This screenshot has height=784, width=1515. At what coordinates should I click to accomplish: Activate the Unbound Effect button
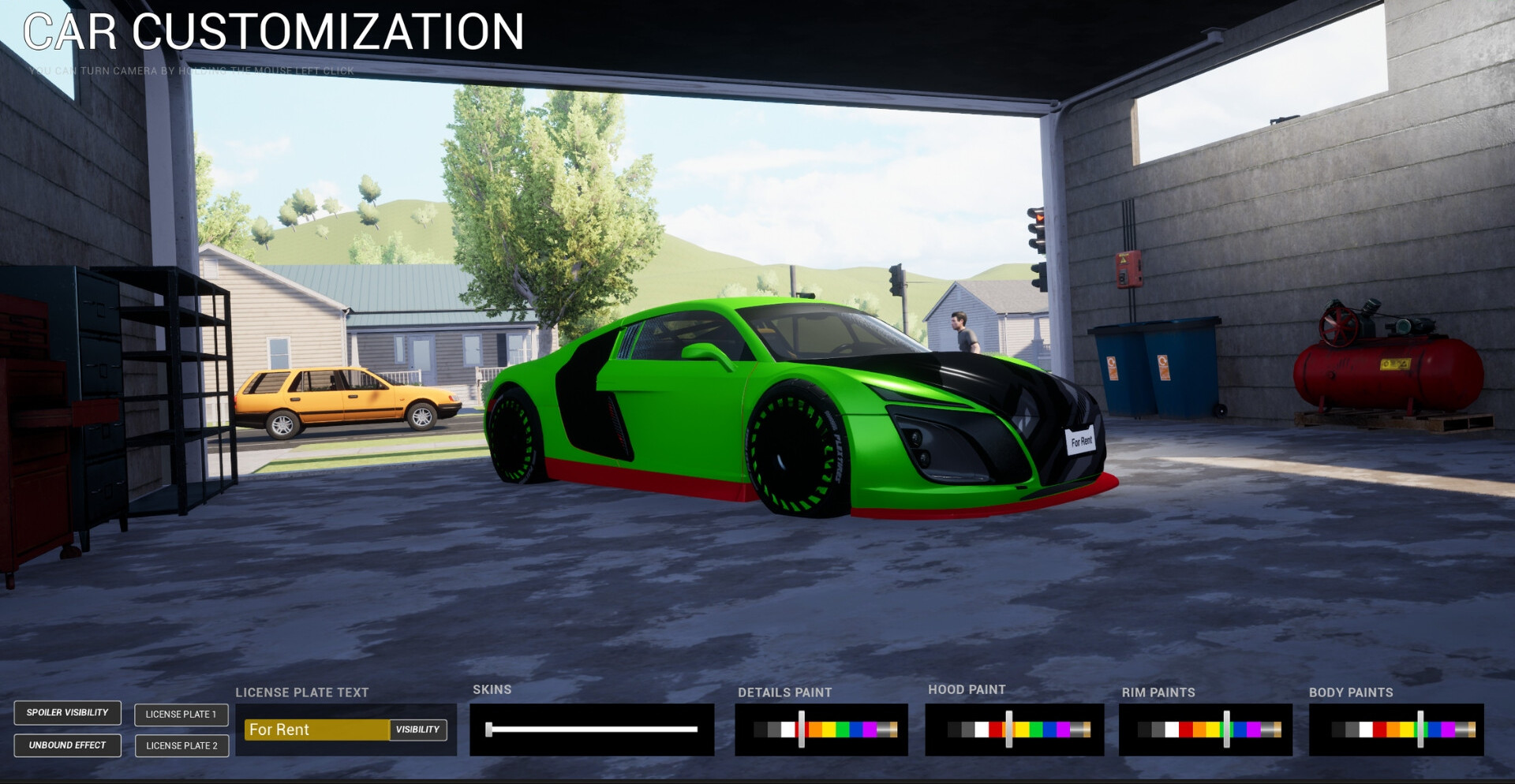point(67,745)
